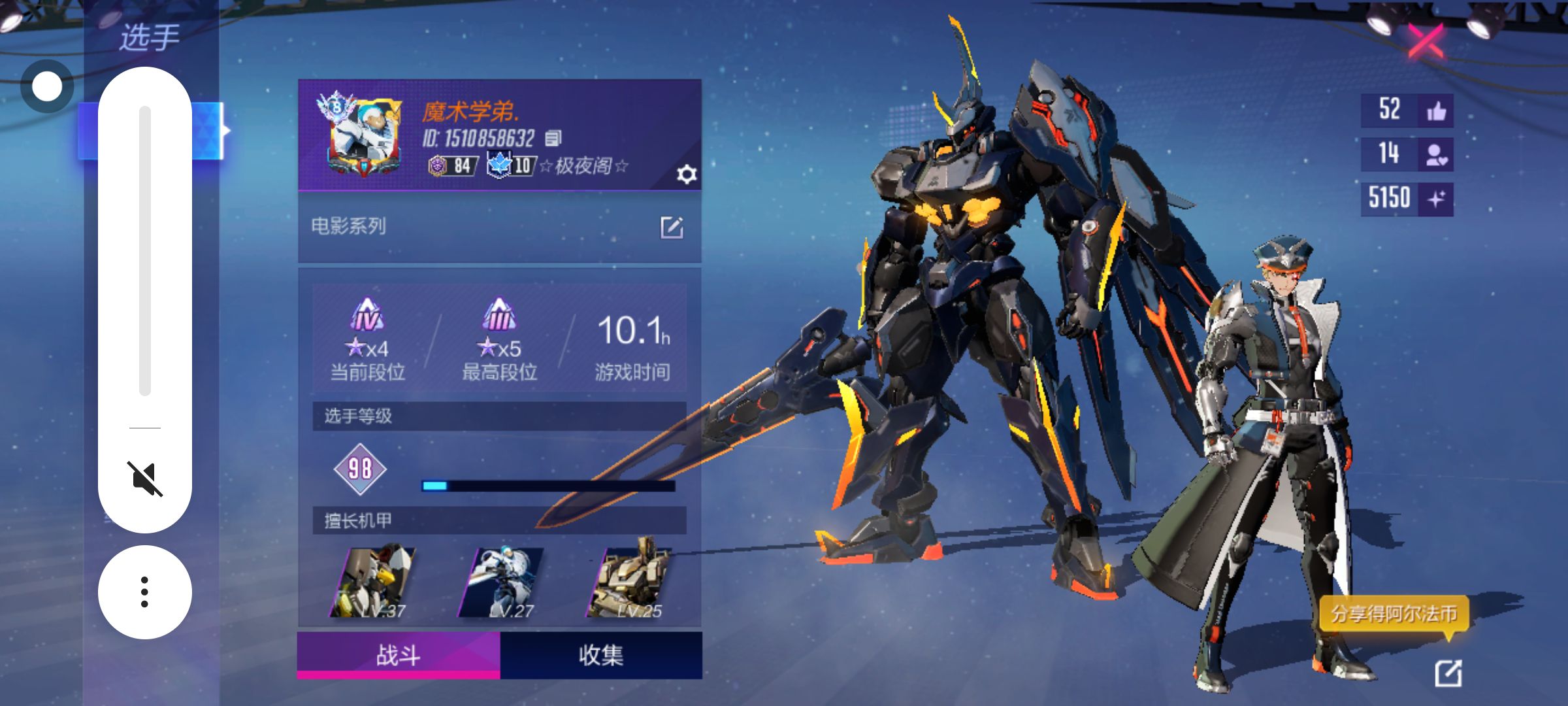Give a thumbs-up like to the player
This screenshot has height=706, width=1568.
point(1436,110)
